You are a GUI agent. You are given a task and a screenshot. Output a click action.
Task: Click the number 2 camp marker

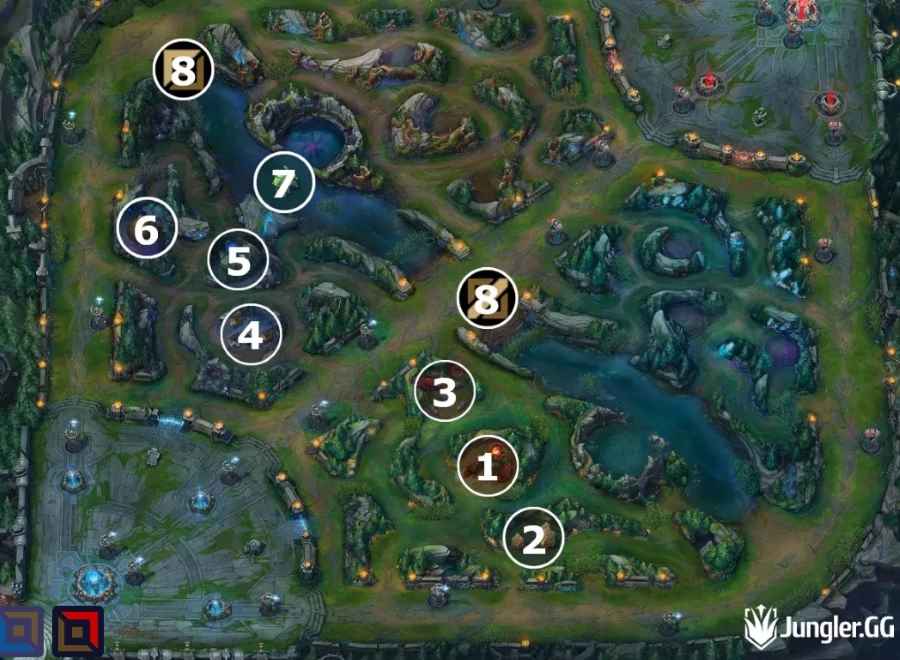[534, 540]
